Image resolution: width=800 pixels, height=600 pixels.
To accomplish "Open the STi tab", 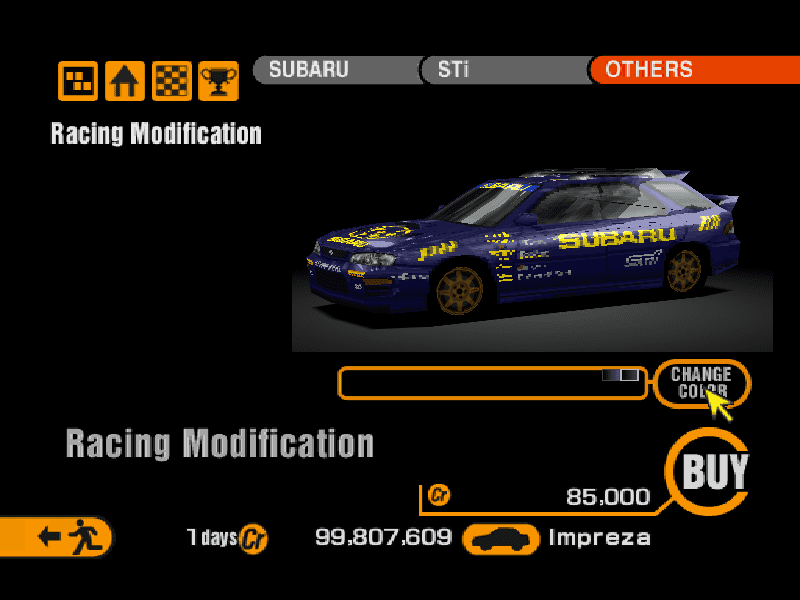I will 504,70.
